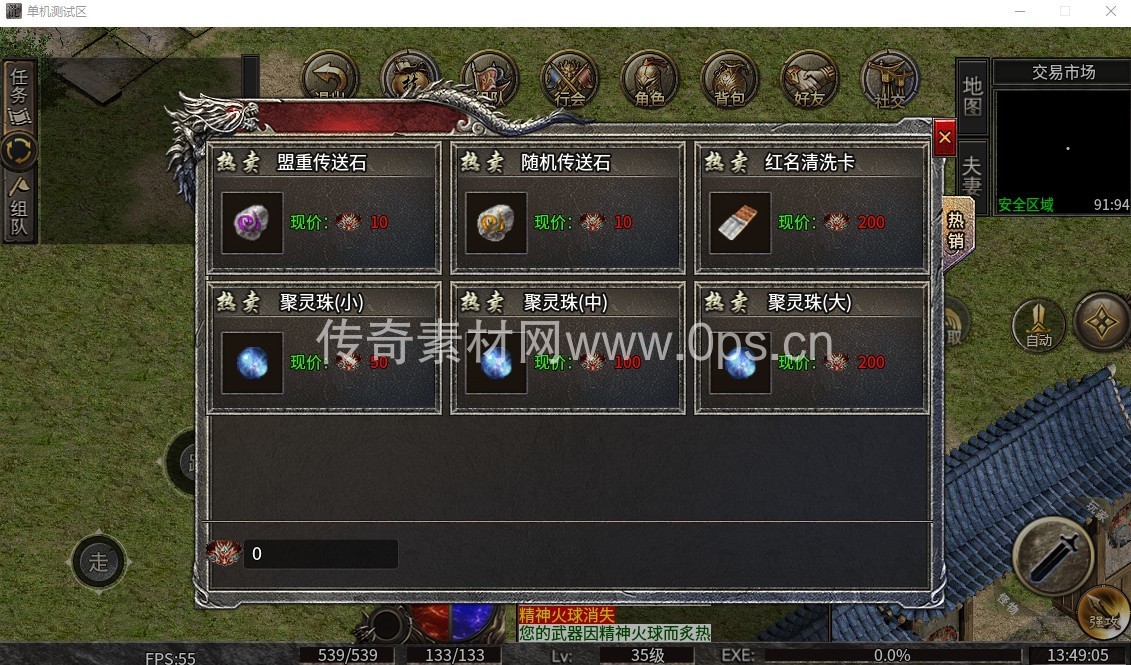The height and width of the screenshot is (665, 1131).
Task: Open the 行会 guild menu
Action: point(570,80)
